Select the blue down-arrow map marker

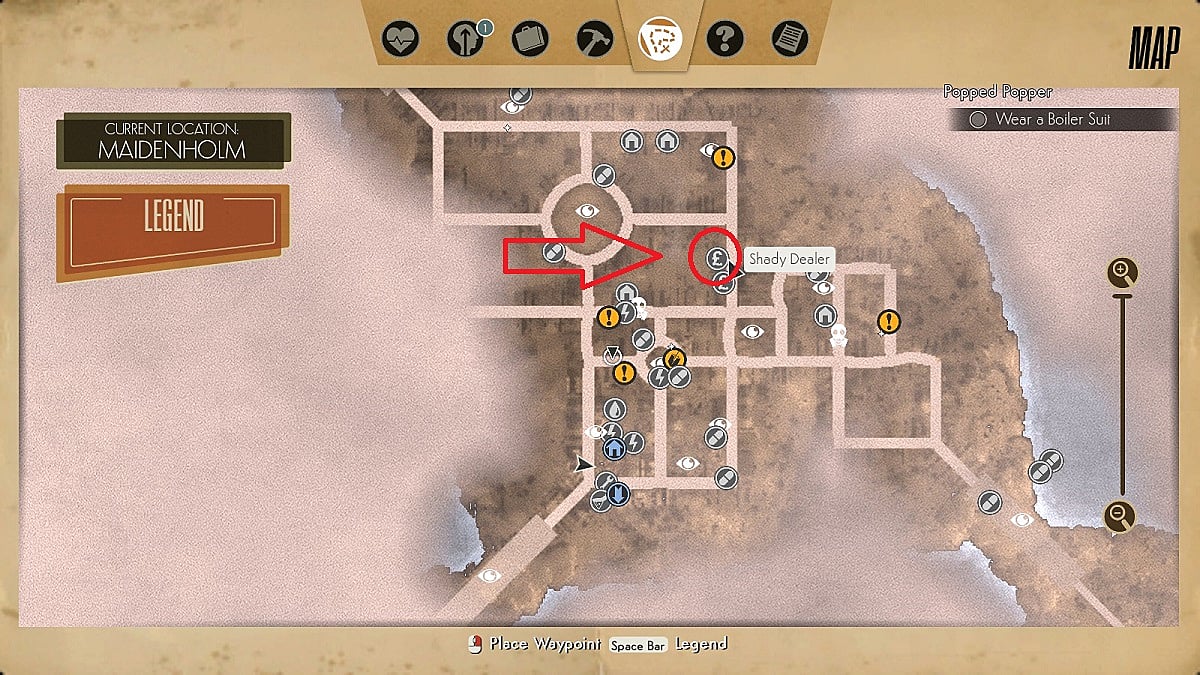(618, 493)
